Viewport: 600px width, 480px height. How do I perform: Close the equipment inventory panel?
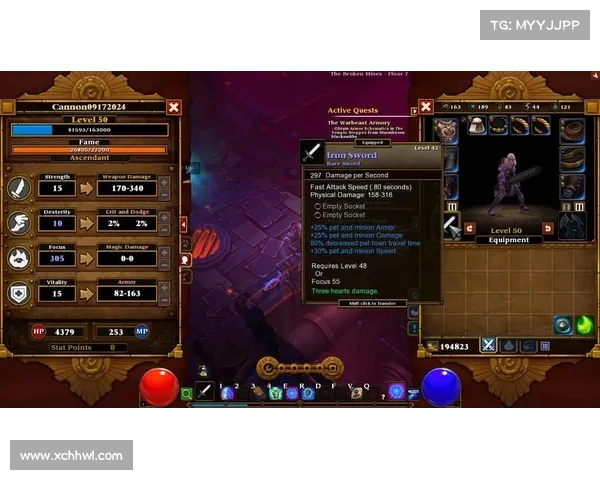pyautogui.click(x=426, y=106)
